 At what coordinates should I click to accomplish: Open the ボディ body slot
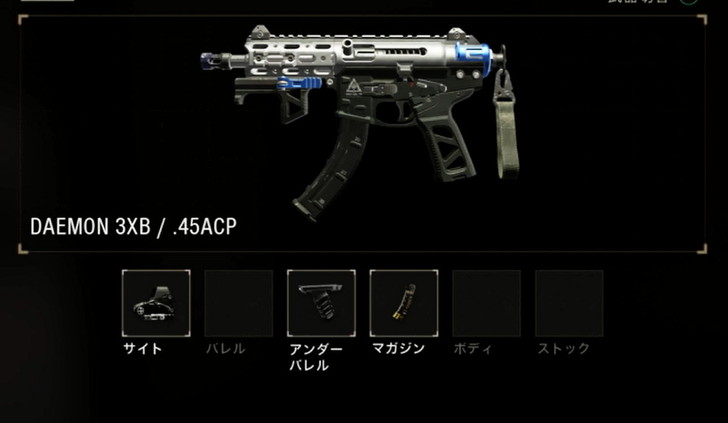(x=486, y=303)
